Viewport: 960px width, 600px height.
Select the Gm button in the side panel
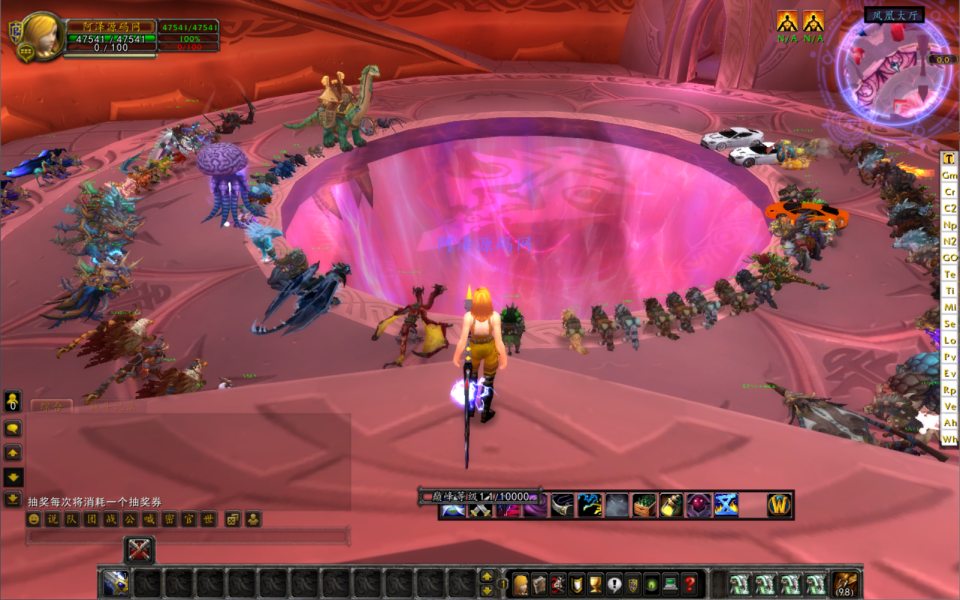[949, 175]
